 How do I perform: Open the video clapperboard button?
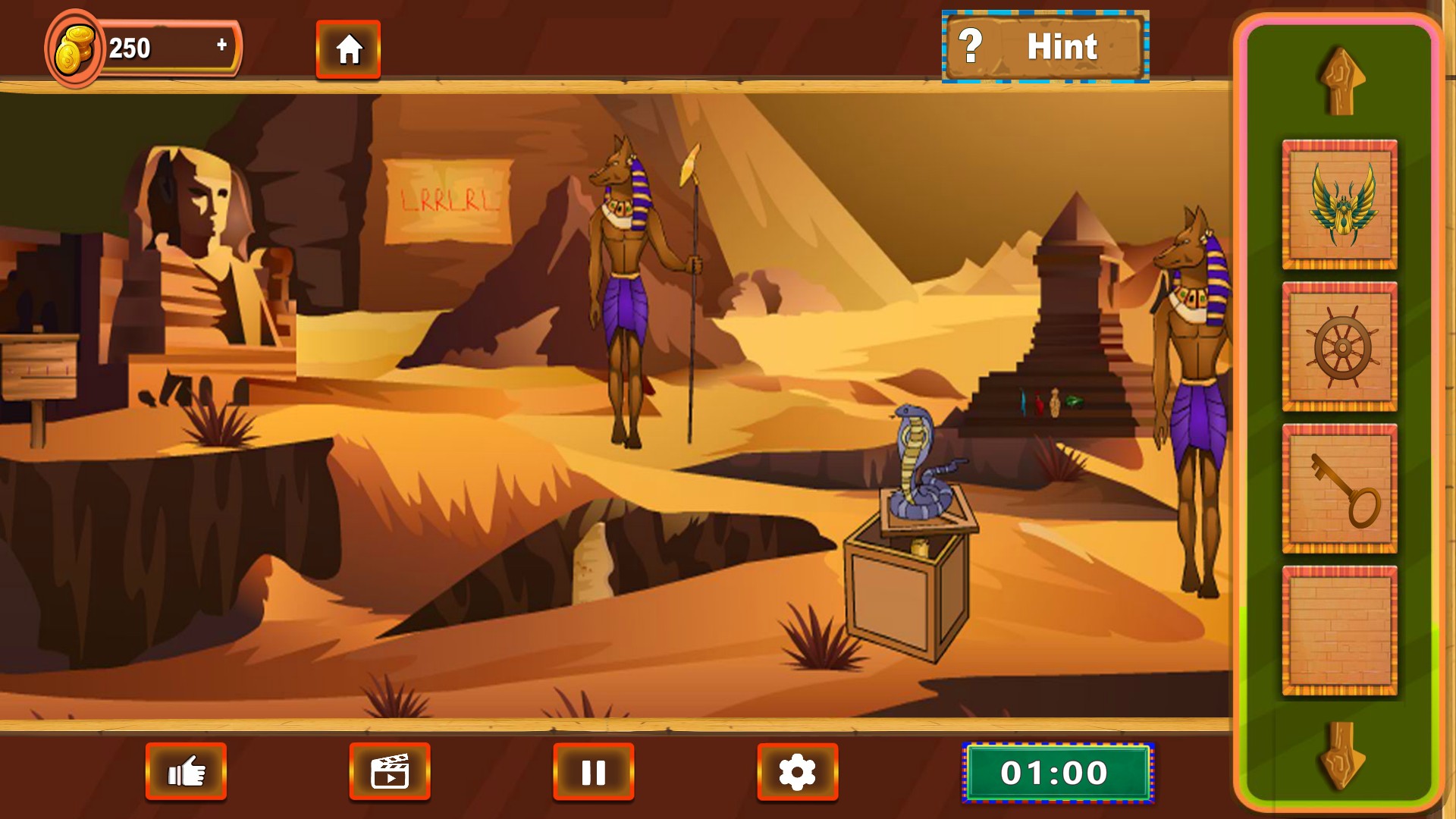[390, 772]
